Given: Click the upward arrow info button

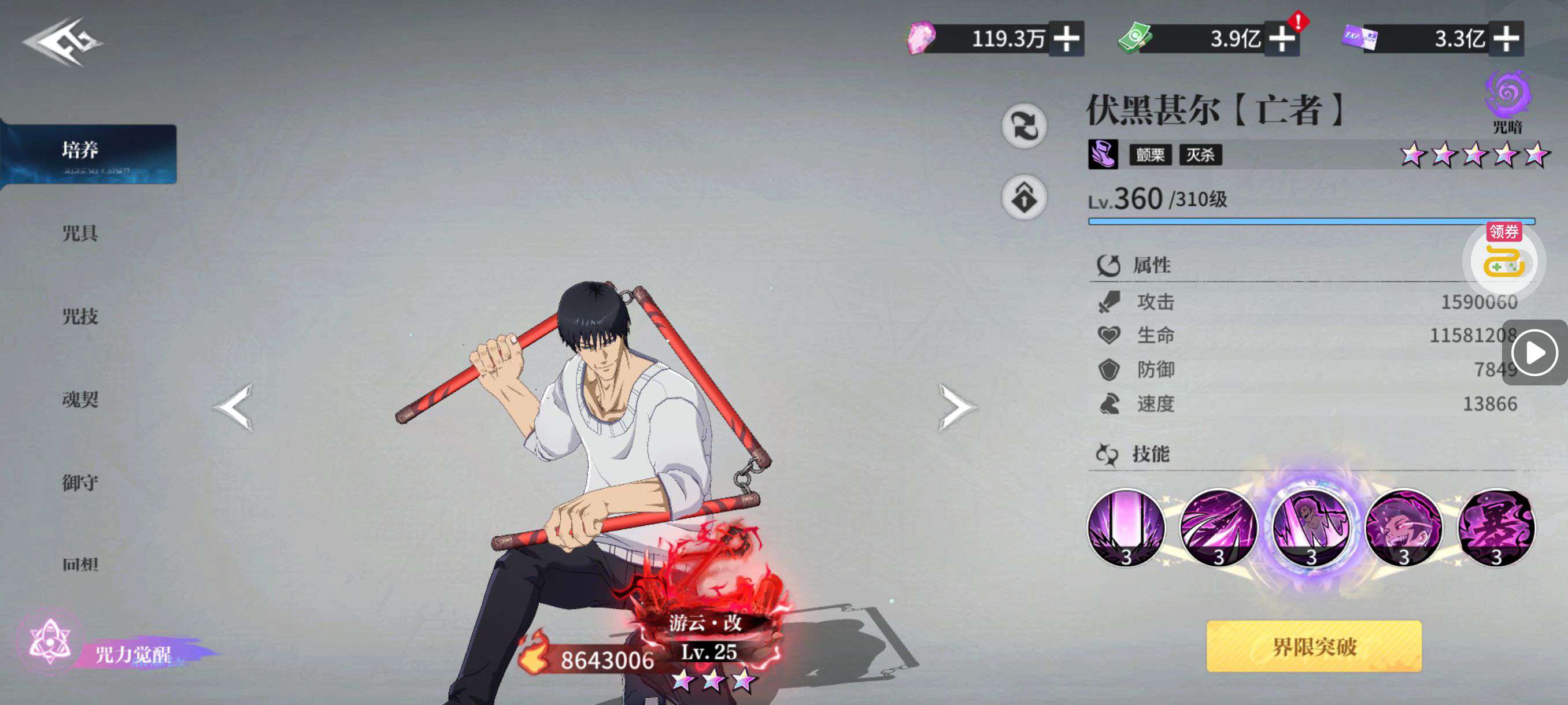Looking at the screenshot, I should pos(1025,198).
